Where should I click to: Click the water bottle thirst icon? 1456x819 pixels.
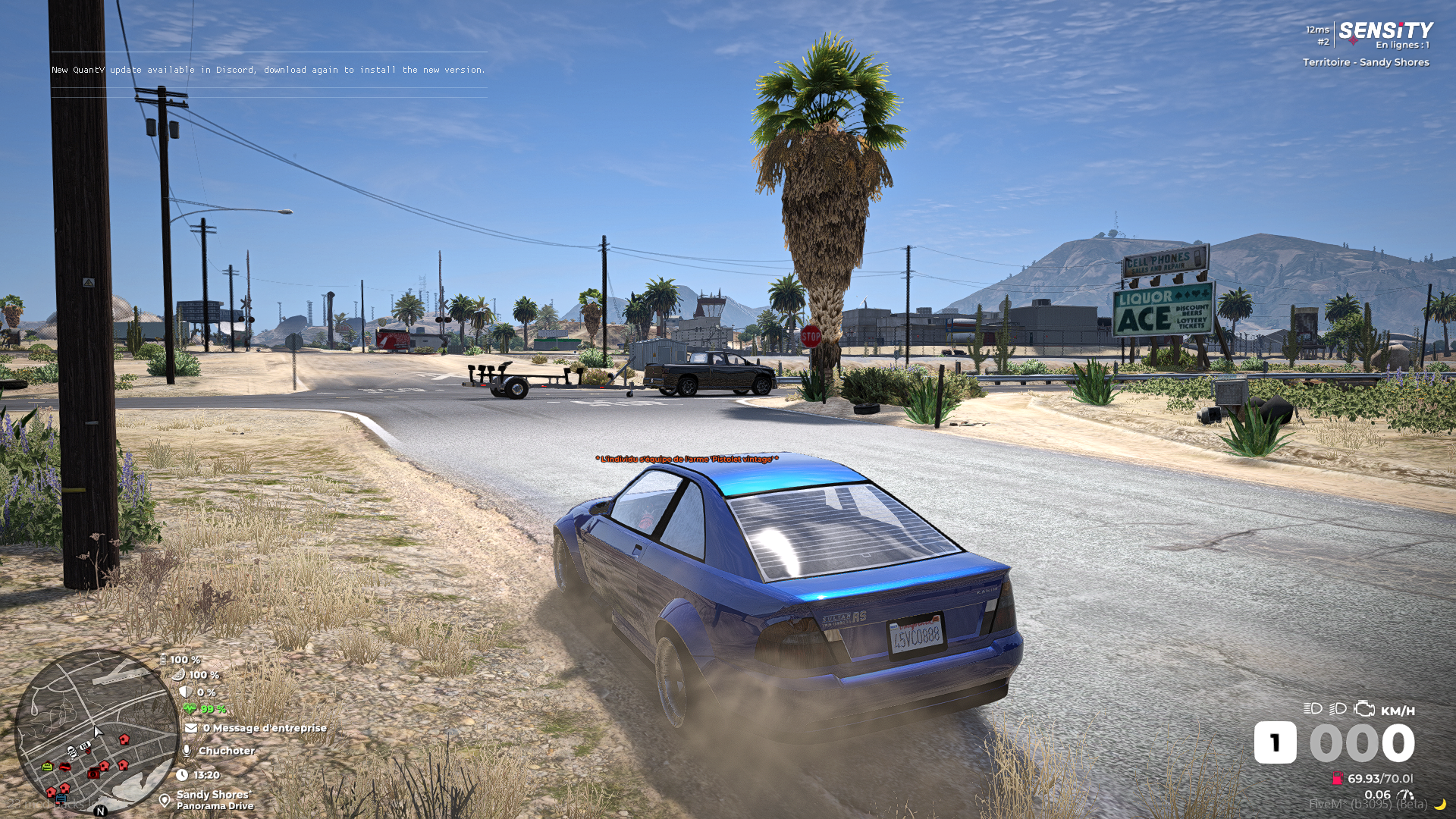[x=163, y=660]
